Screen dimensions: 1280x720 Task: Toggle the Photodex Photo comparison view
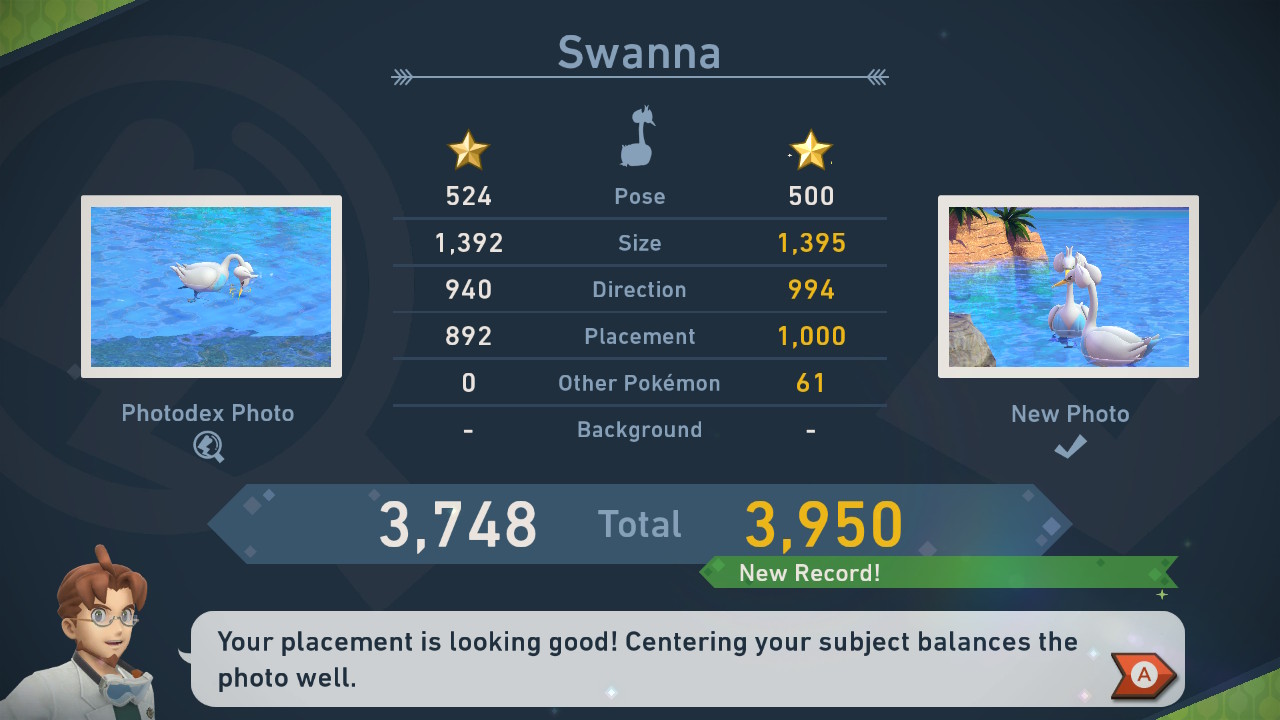pyautogui.click(x=210, y=287)
